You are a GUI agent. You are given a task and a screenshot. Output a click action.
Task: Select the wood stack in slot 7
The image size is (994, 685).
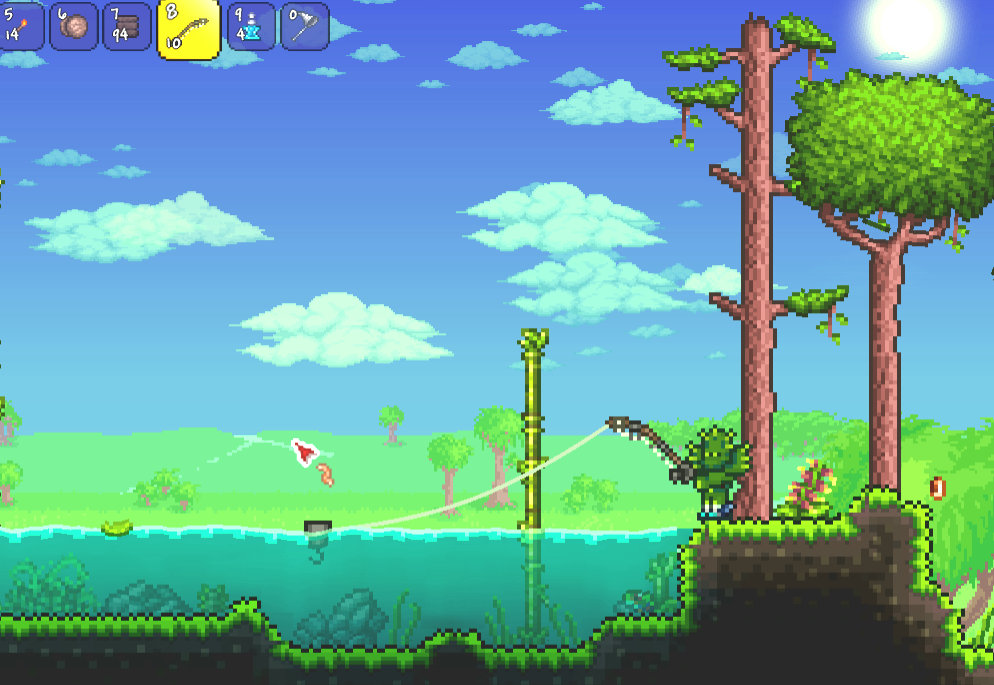coord(127,26)
